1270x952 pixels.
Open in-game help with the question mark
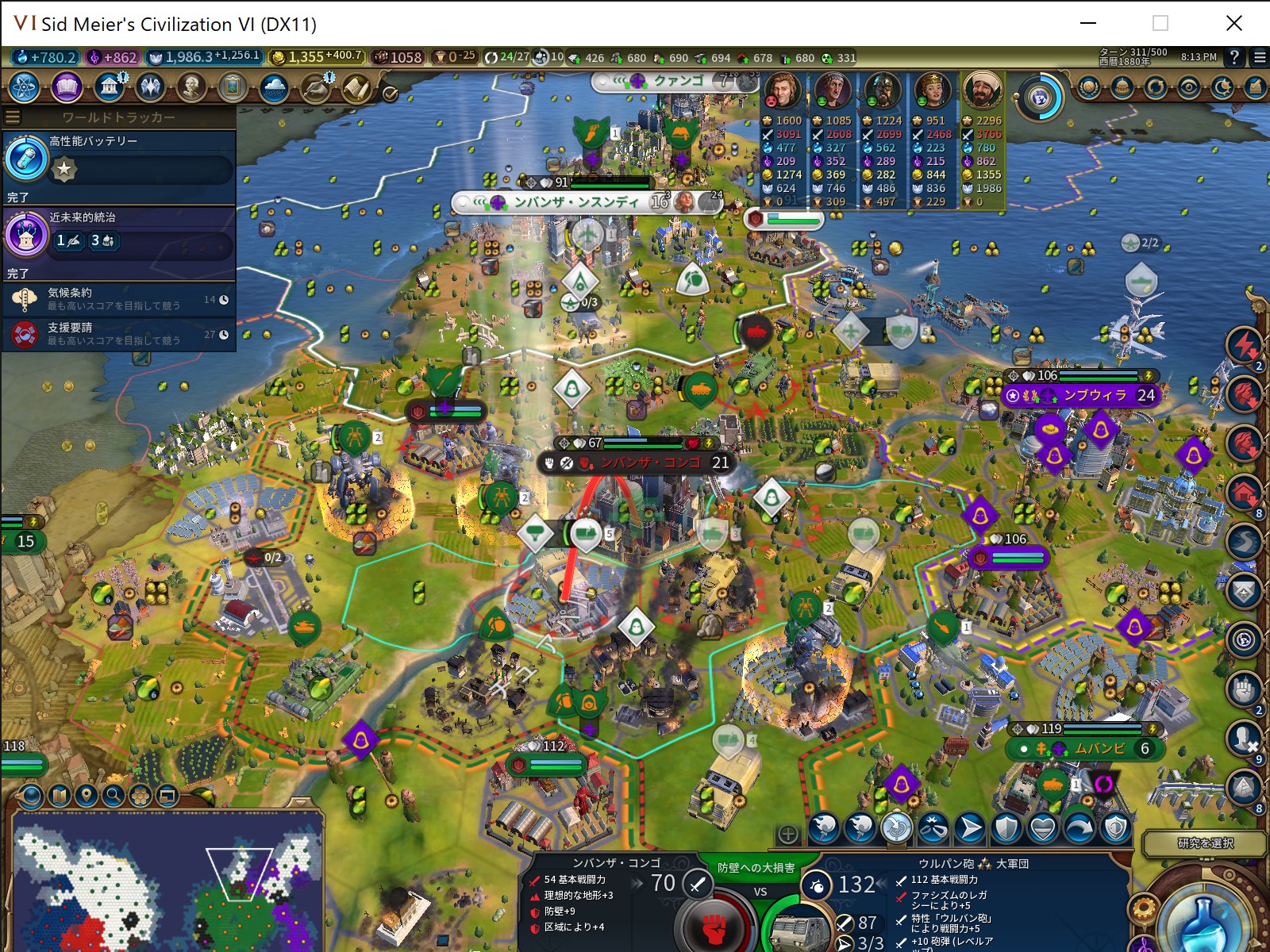pos(1235,58)
